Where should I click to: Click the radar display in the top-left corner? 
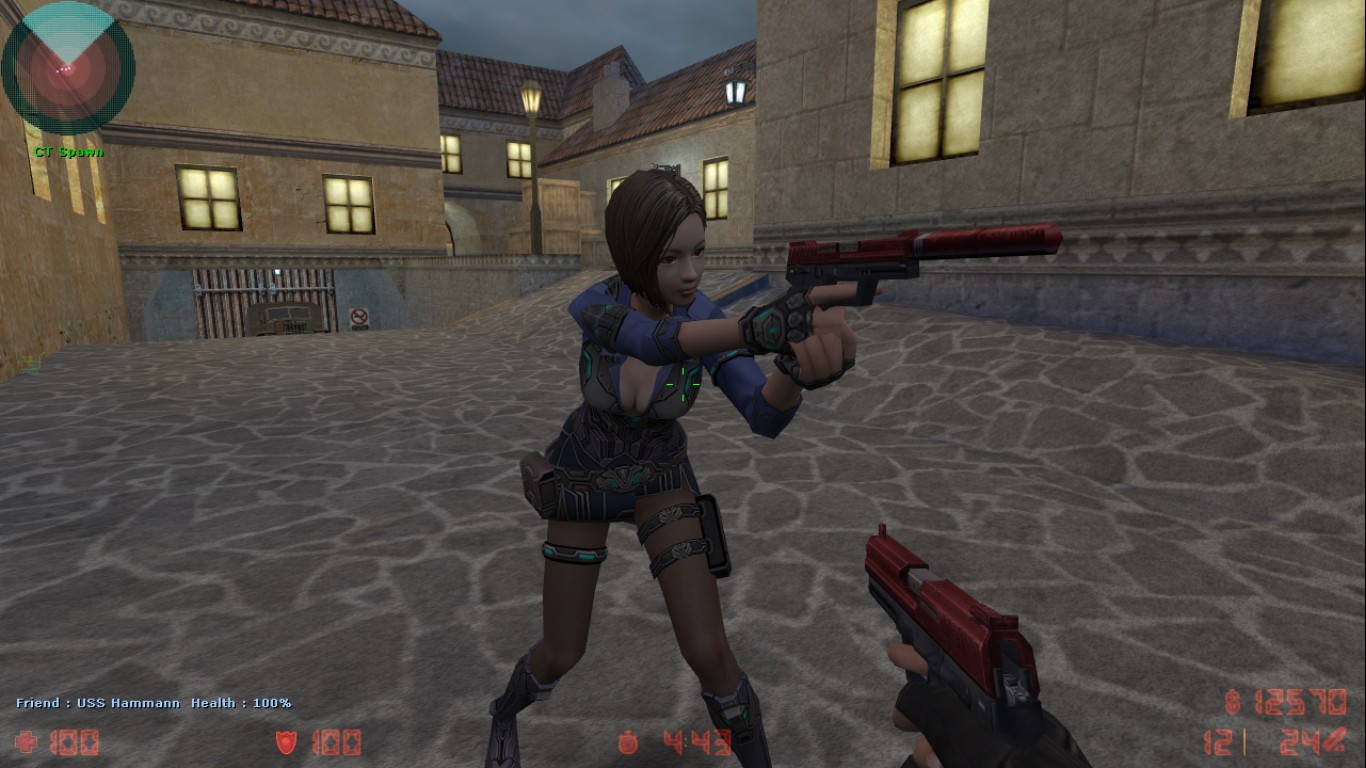pos(68,68)
